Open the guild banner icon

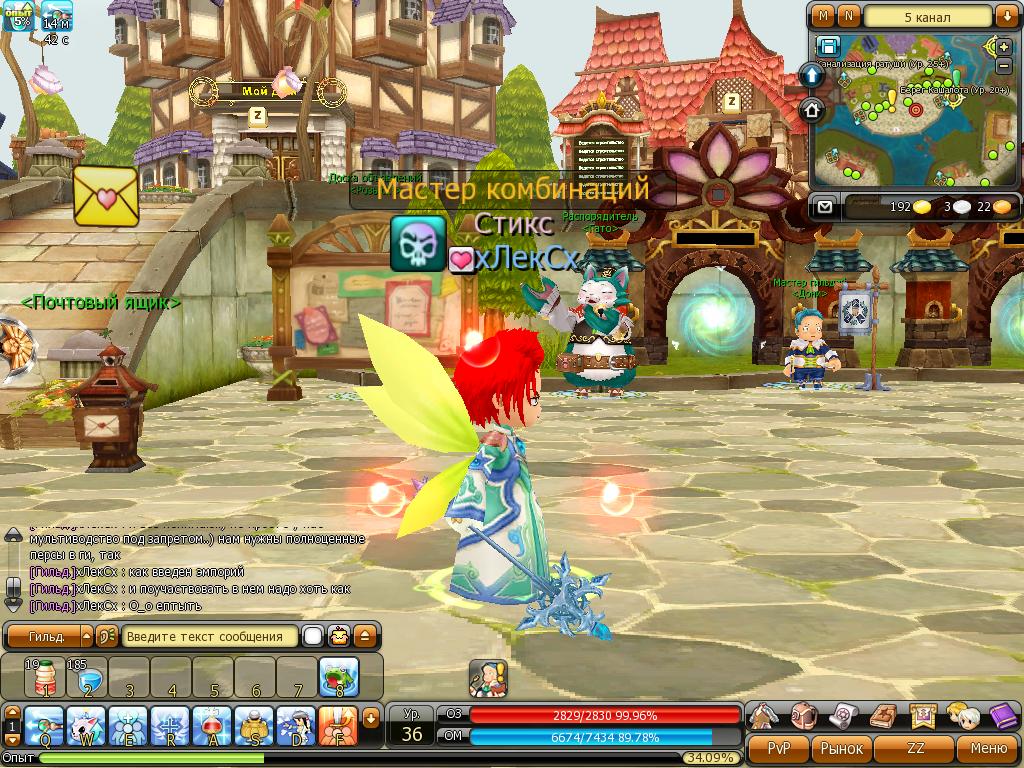(922, 716)
